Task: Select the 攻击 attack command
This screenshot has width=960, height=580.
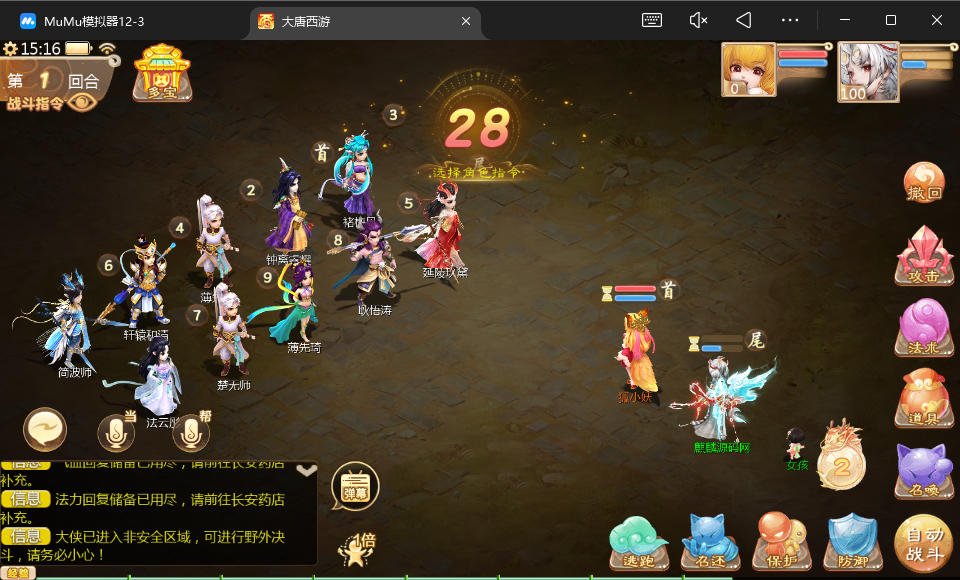Action: click(923, 256)
